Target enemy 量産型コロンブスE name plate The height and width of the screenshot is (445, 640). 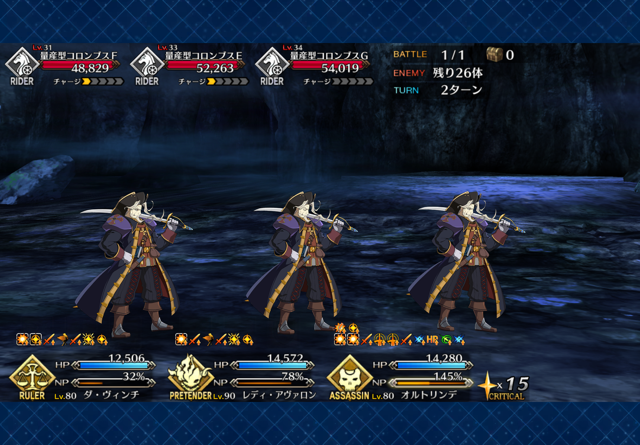click(203, 57)
